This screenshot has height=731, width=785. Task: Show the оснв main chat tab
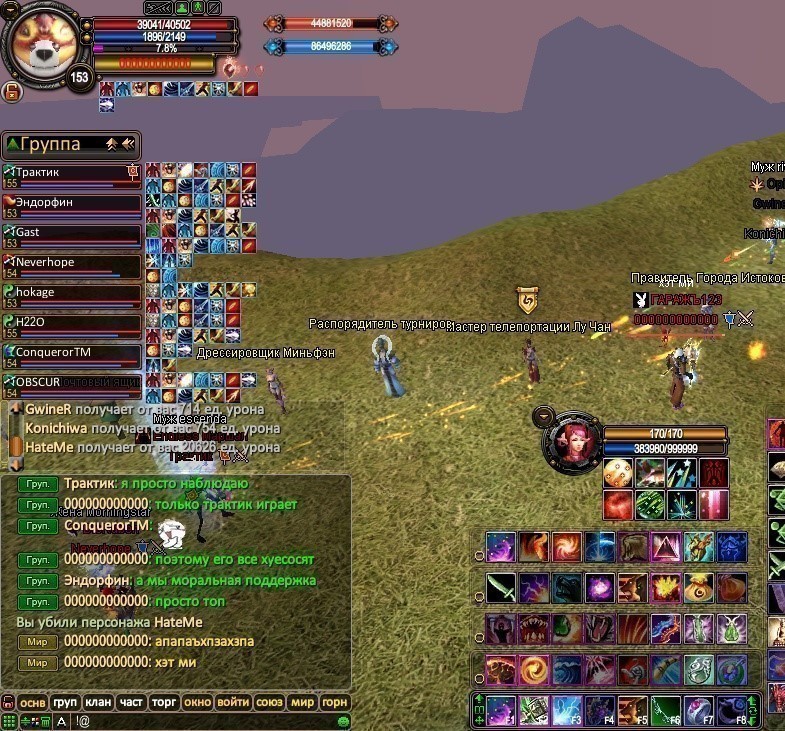click(33, 703)
